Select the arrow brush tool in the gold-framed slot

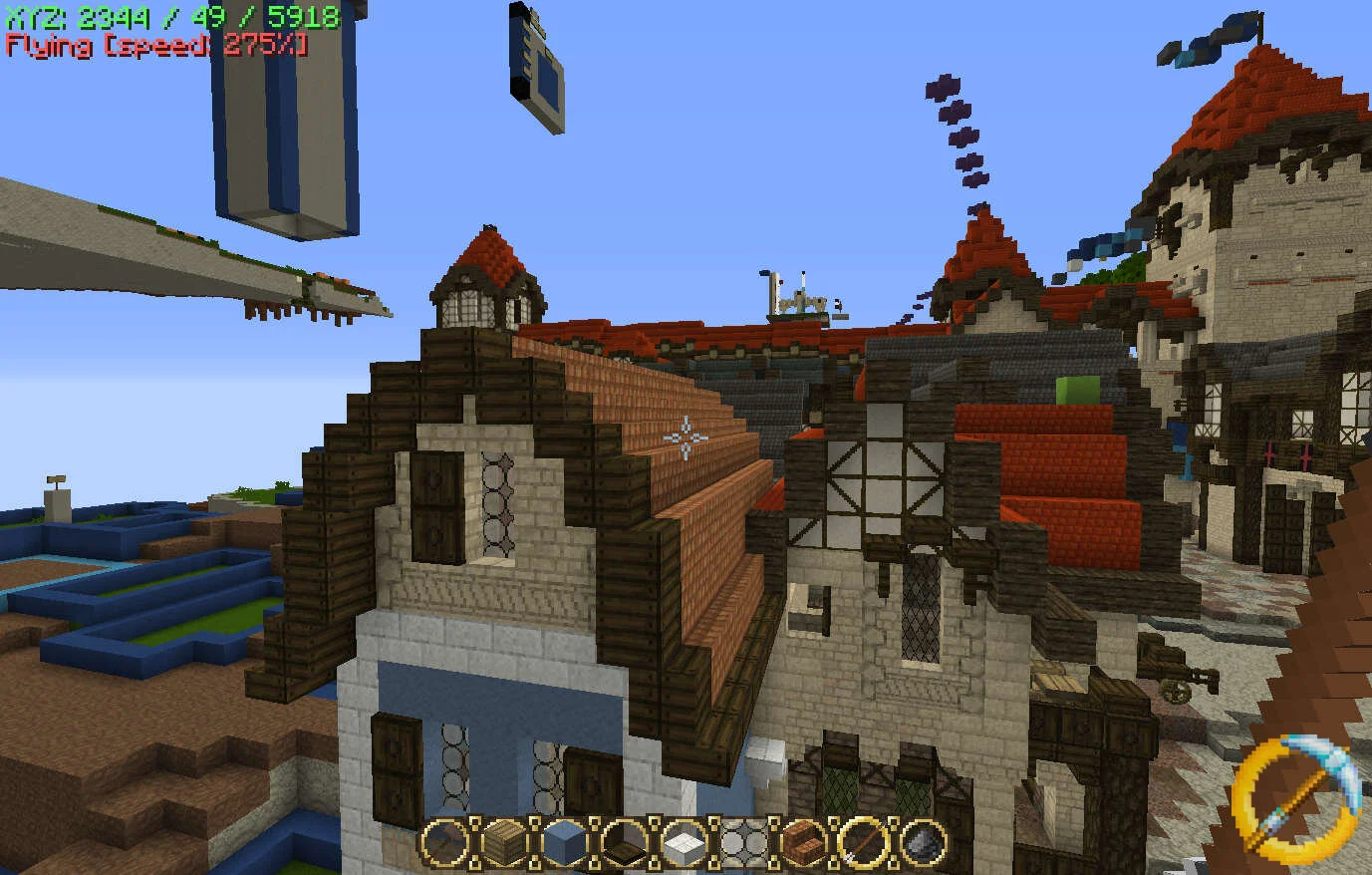tap(862, 845)
